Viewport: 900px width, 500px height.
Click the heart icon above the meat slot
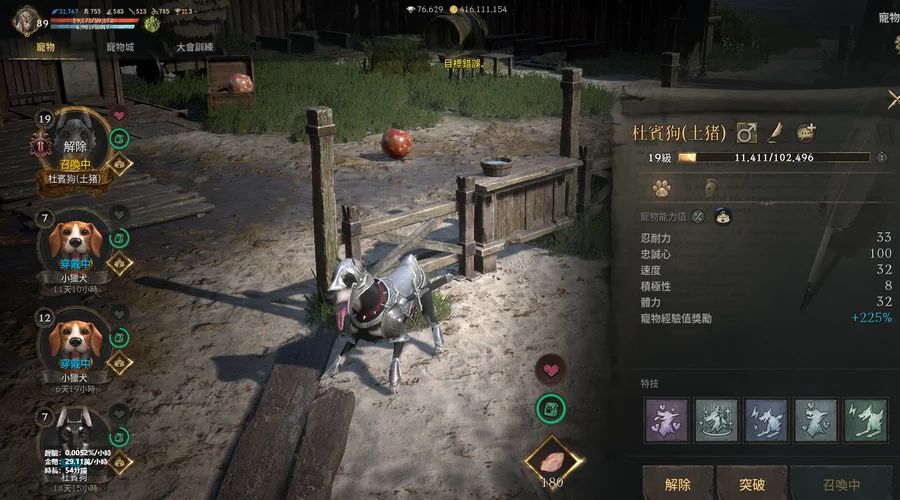(551, 369)
